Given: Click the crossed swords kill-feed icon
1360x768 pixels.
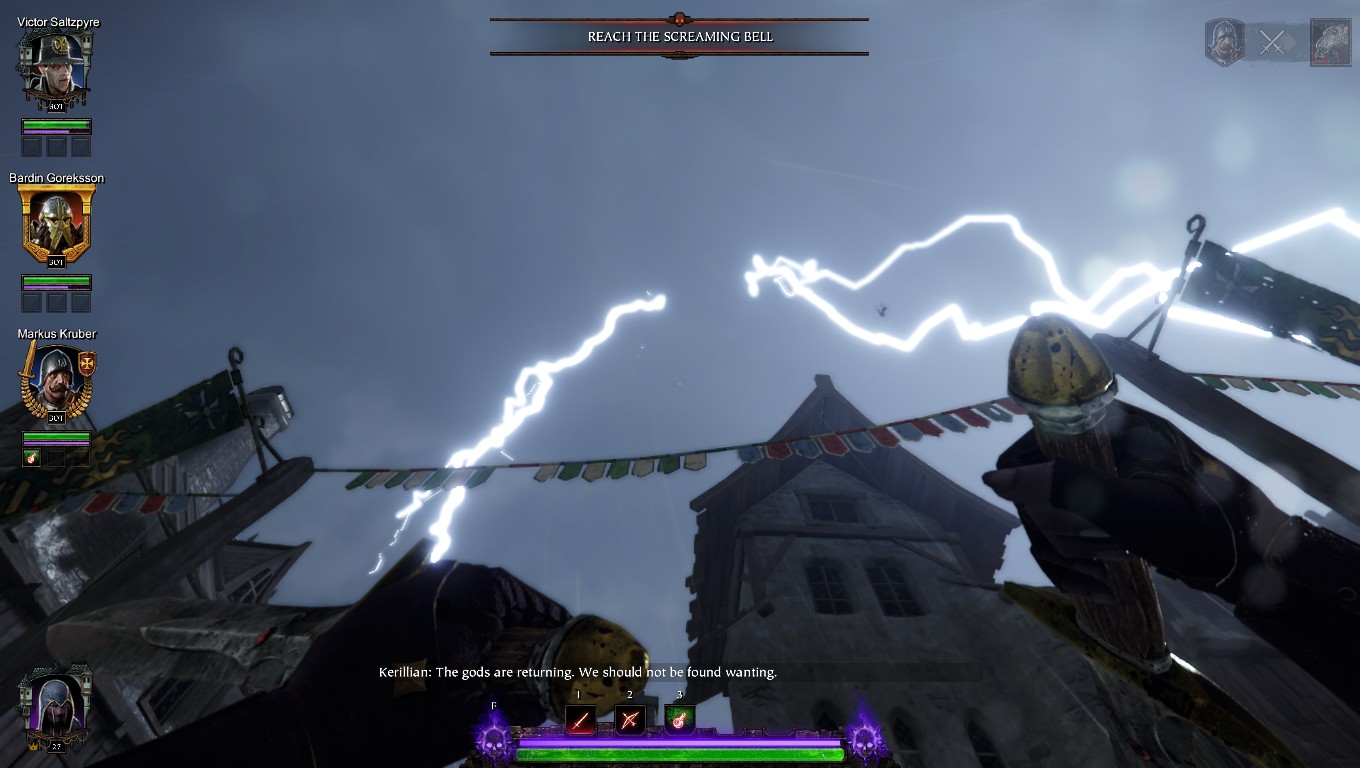Looking at the screenshot, I should tap(1272, 43).
